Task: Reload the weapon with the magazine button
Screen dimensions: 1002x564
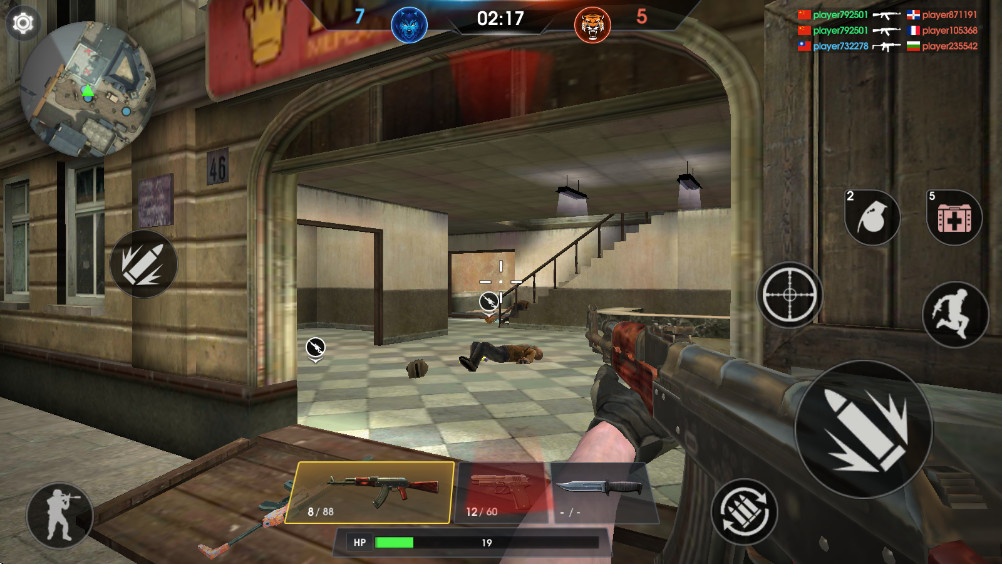Action: click(745, 511)
